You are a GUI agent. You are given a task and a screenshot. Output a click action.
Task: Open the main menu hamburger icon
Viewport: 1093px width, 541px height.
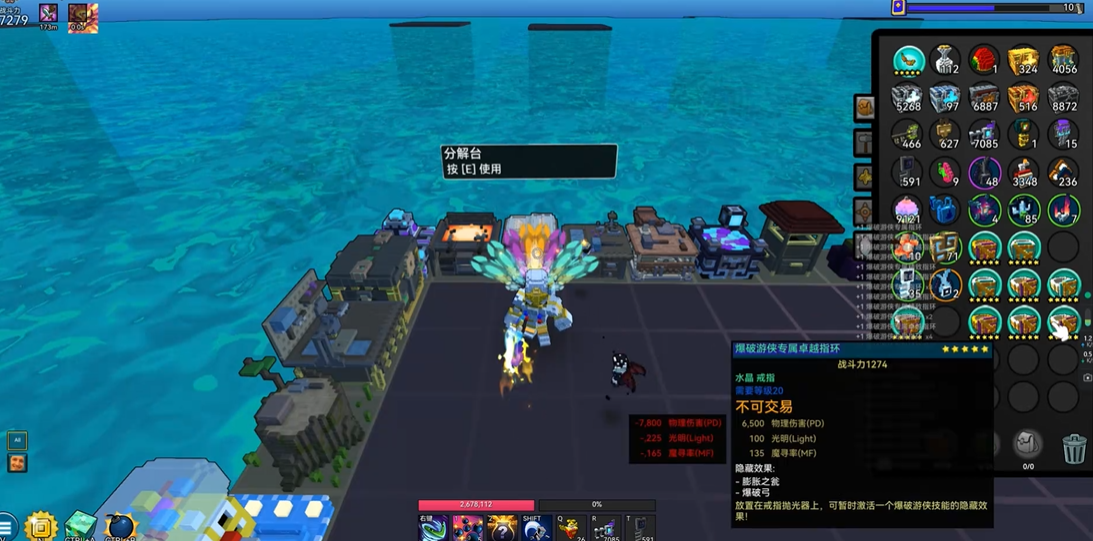(7, 526)
